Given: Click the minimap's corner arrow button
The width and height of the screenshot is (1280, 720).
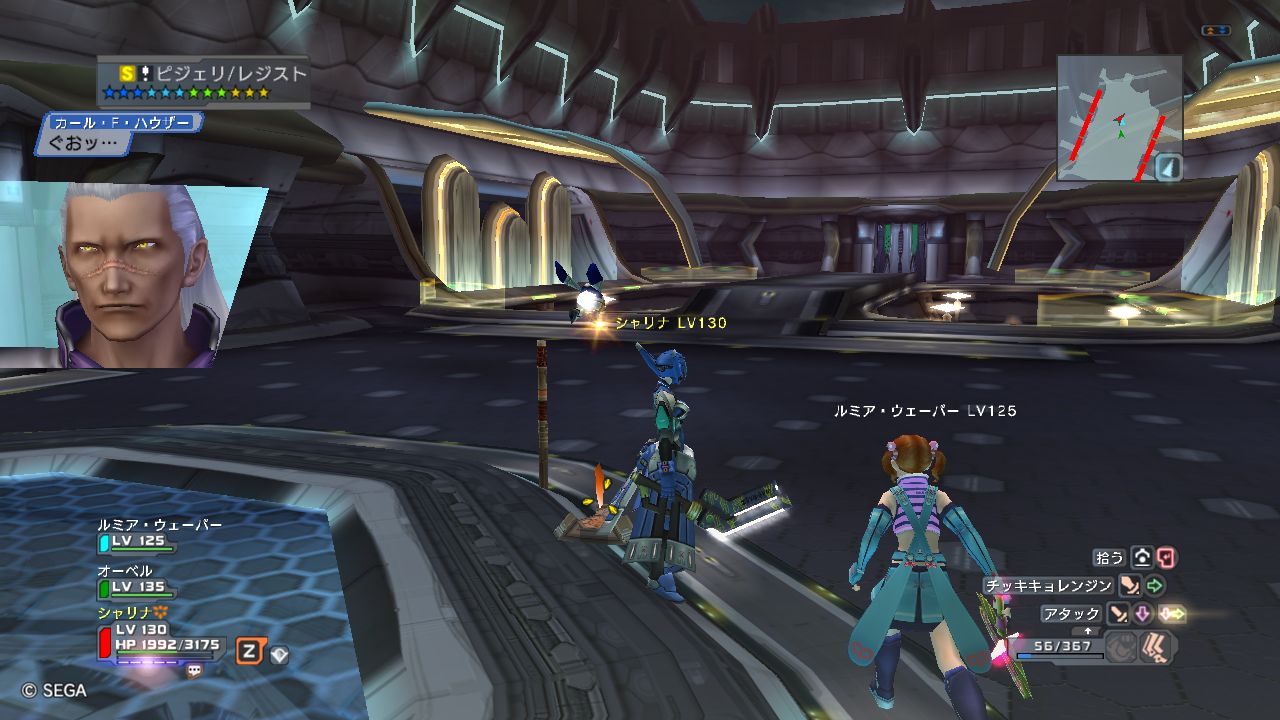Looking at the screenshot, I should (1168, 167).
